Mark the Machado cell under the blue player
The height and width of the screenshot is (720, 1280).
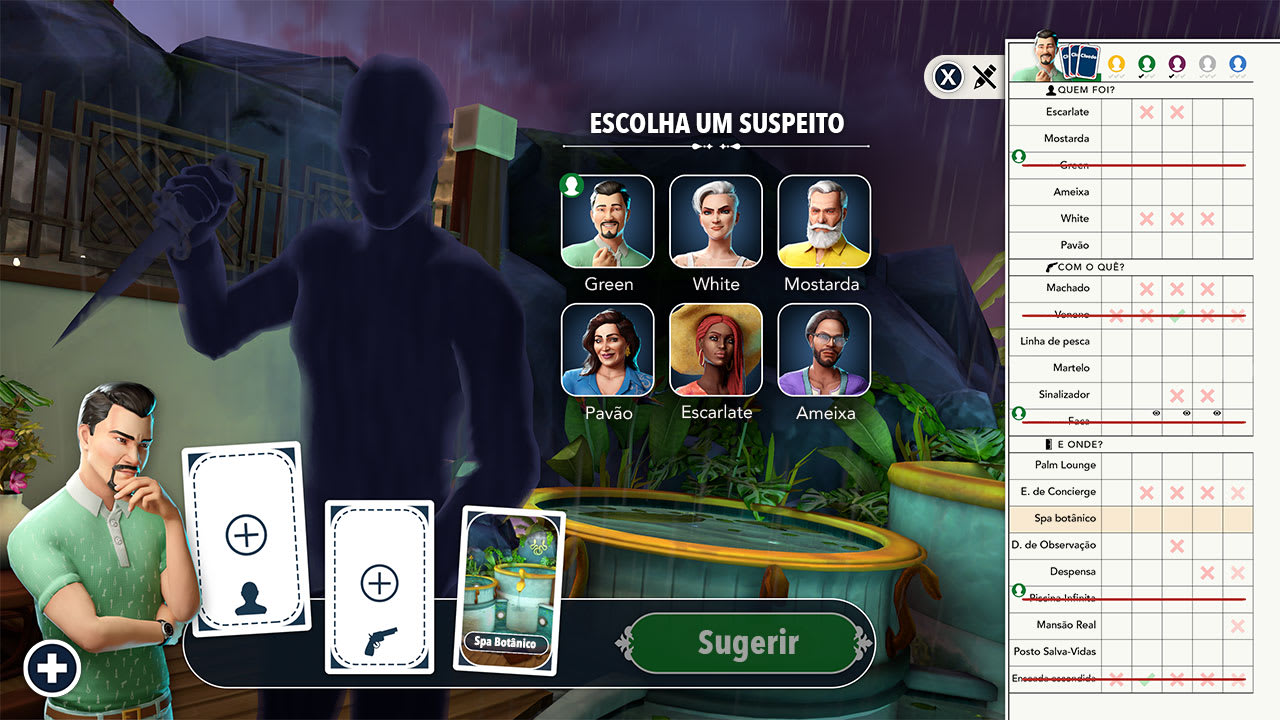point(1237,288)
